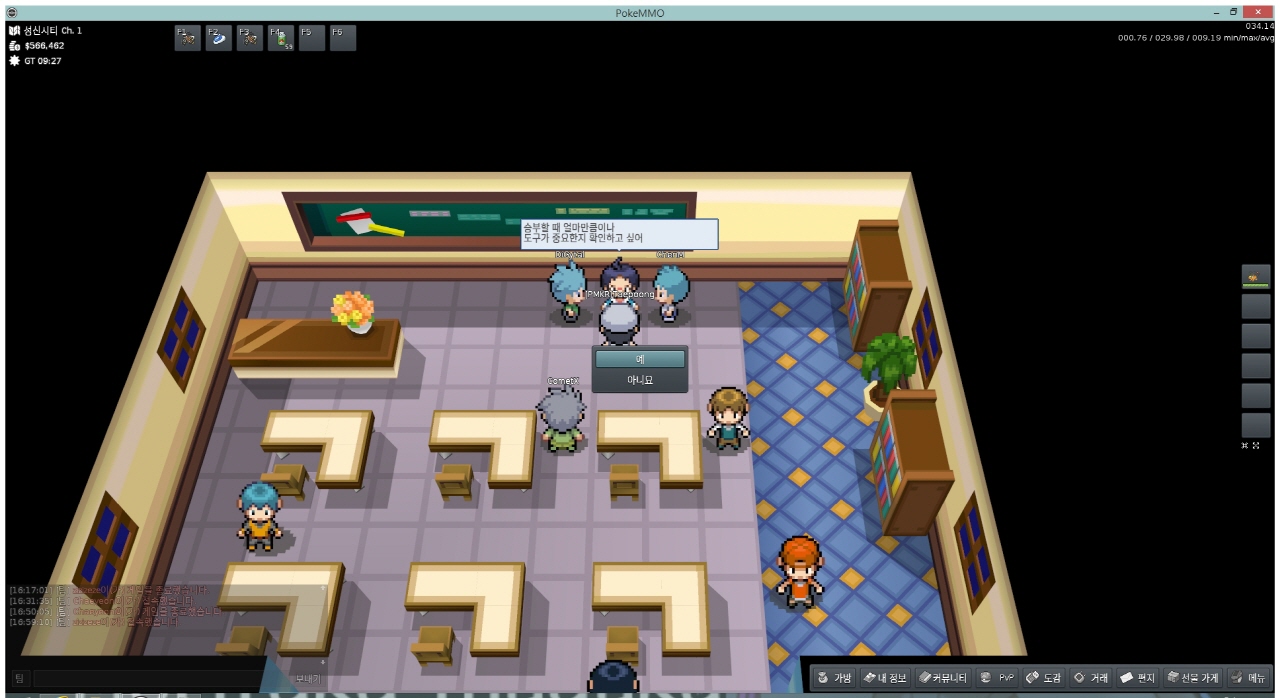The height and width of the screenshot is (698, 1280).
Task: Open the 선물 가게 (Gift Shop)
Action: 1193,678
